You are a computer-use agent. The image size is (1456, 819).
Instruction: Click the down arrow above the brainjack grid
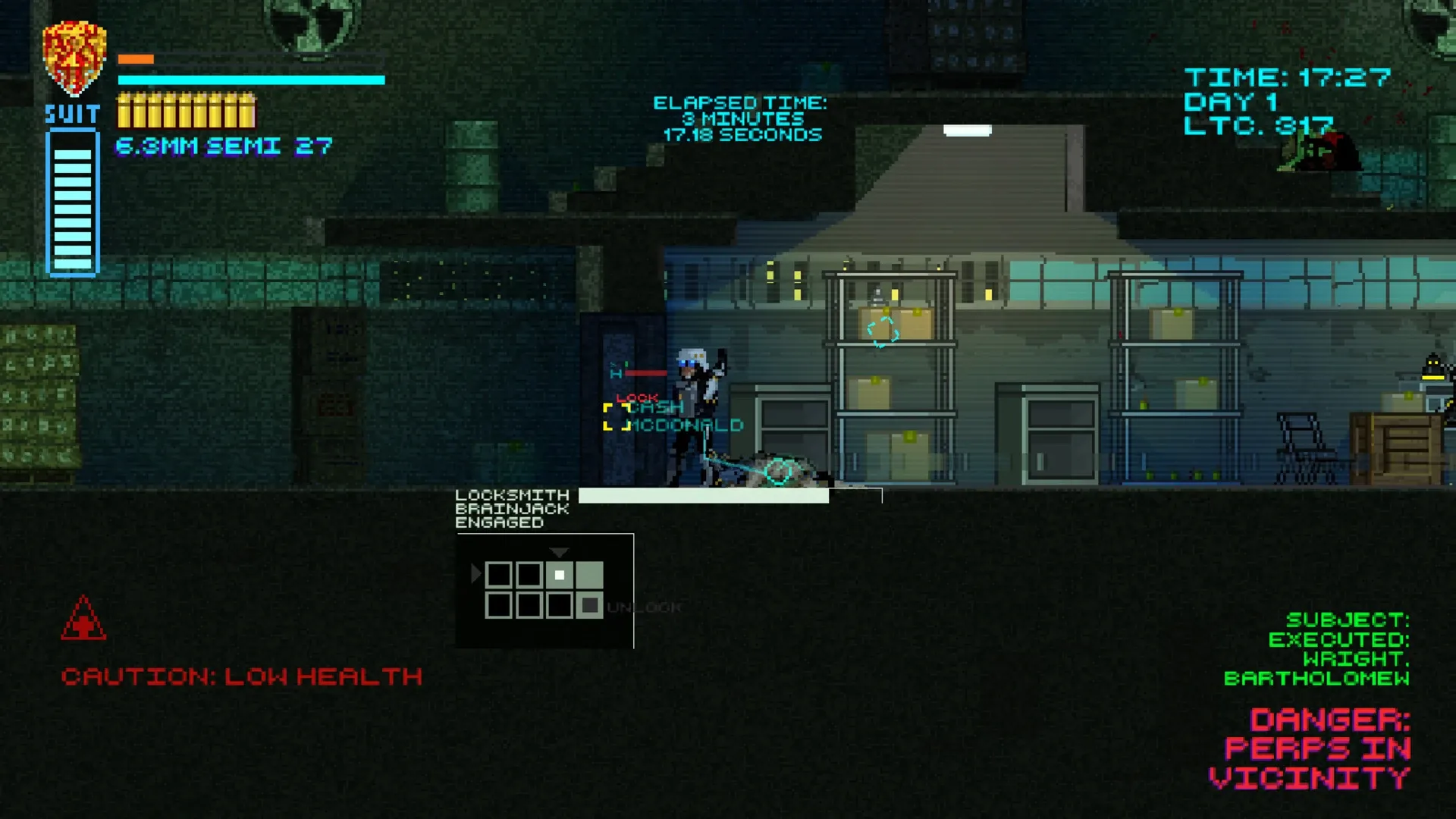click(x=560, y=553)
